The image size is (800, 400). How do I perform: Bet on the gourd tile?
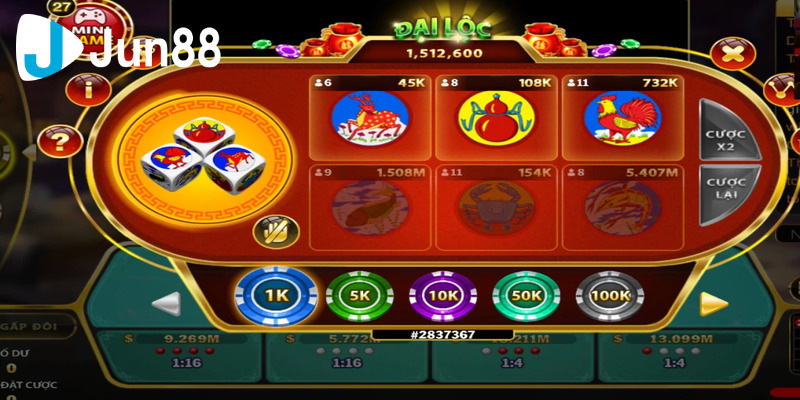pyautogui.click(x=496, y=116)
